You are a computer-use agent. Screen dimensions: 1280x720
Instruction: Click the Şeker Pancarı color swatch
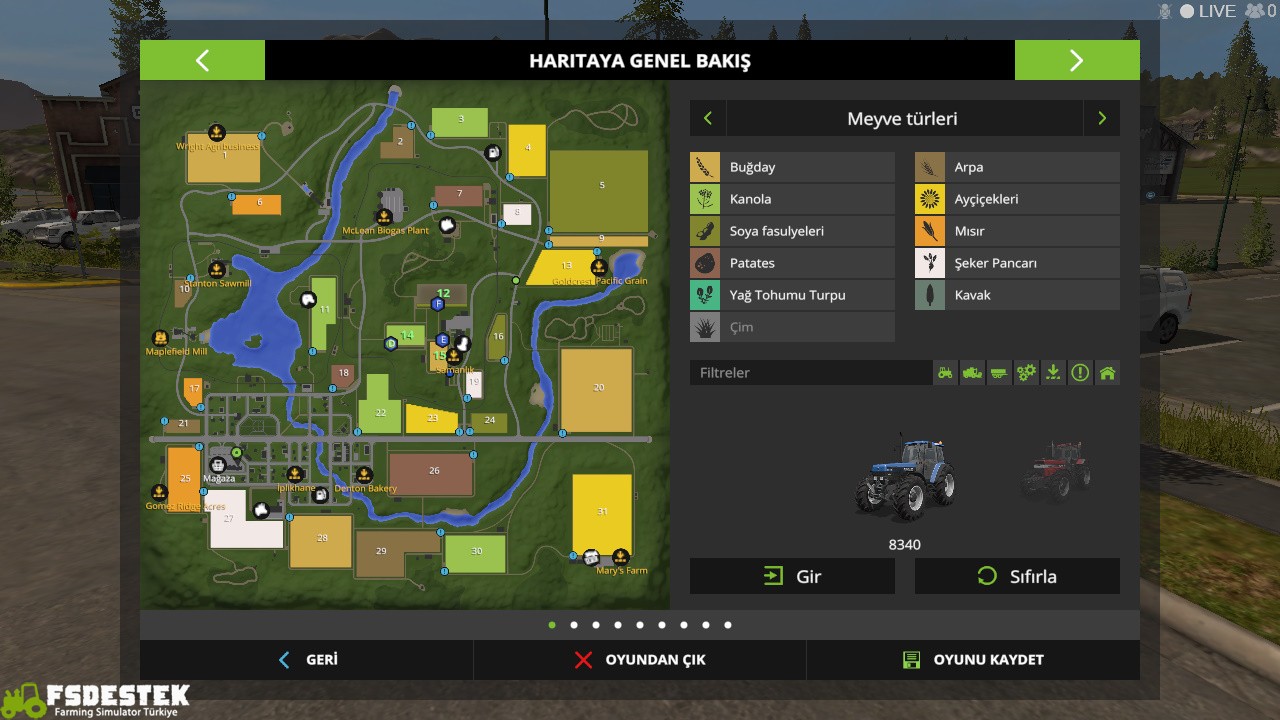929,262
